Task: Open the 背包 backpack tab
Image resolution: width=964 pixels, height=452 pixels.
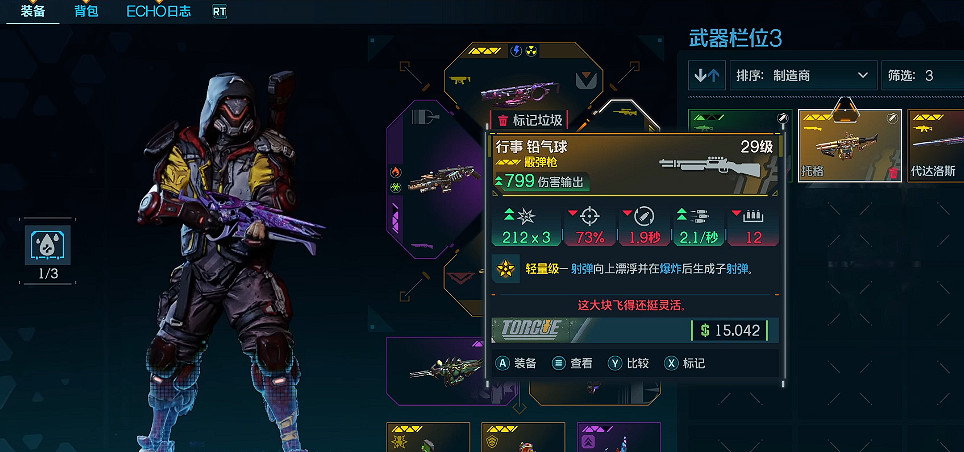Action: (x=86, y=13)
